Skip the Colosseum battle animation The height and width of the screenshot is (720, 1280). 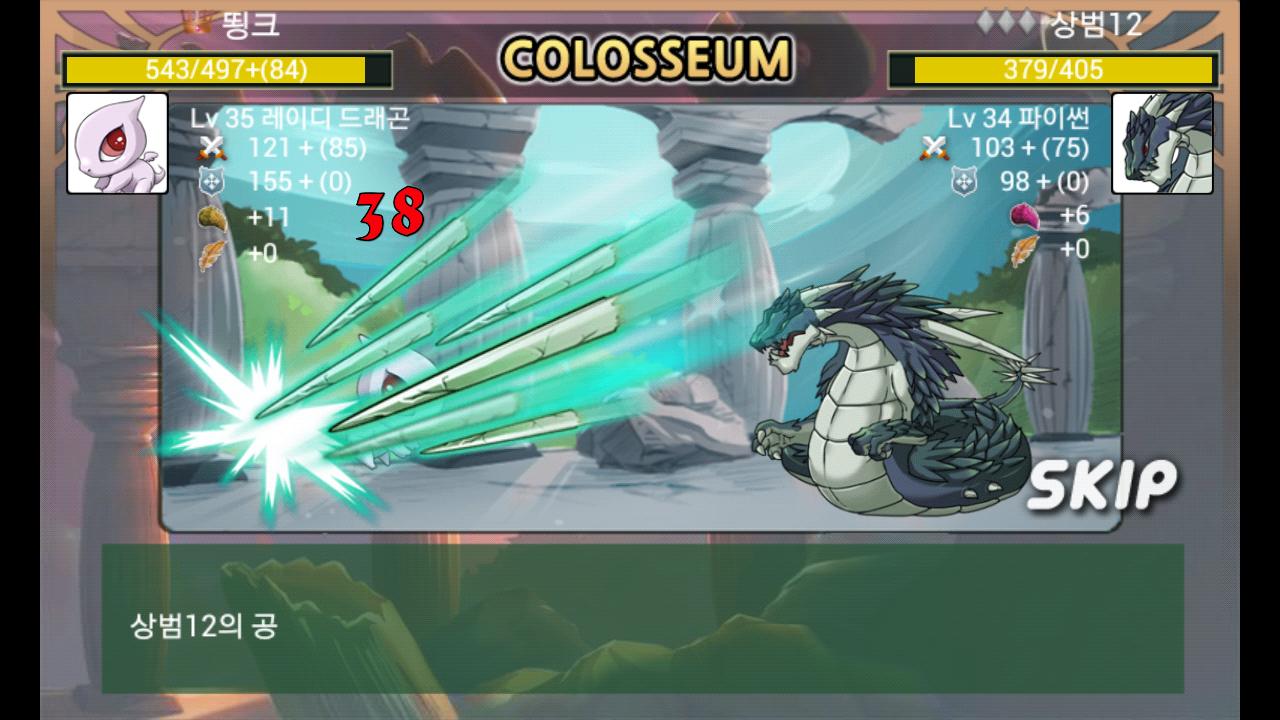(x=1101, y=485)
